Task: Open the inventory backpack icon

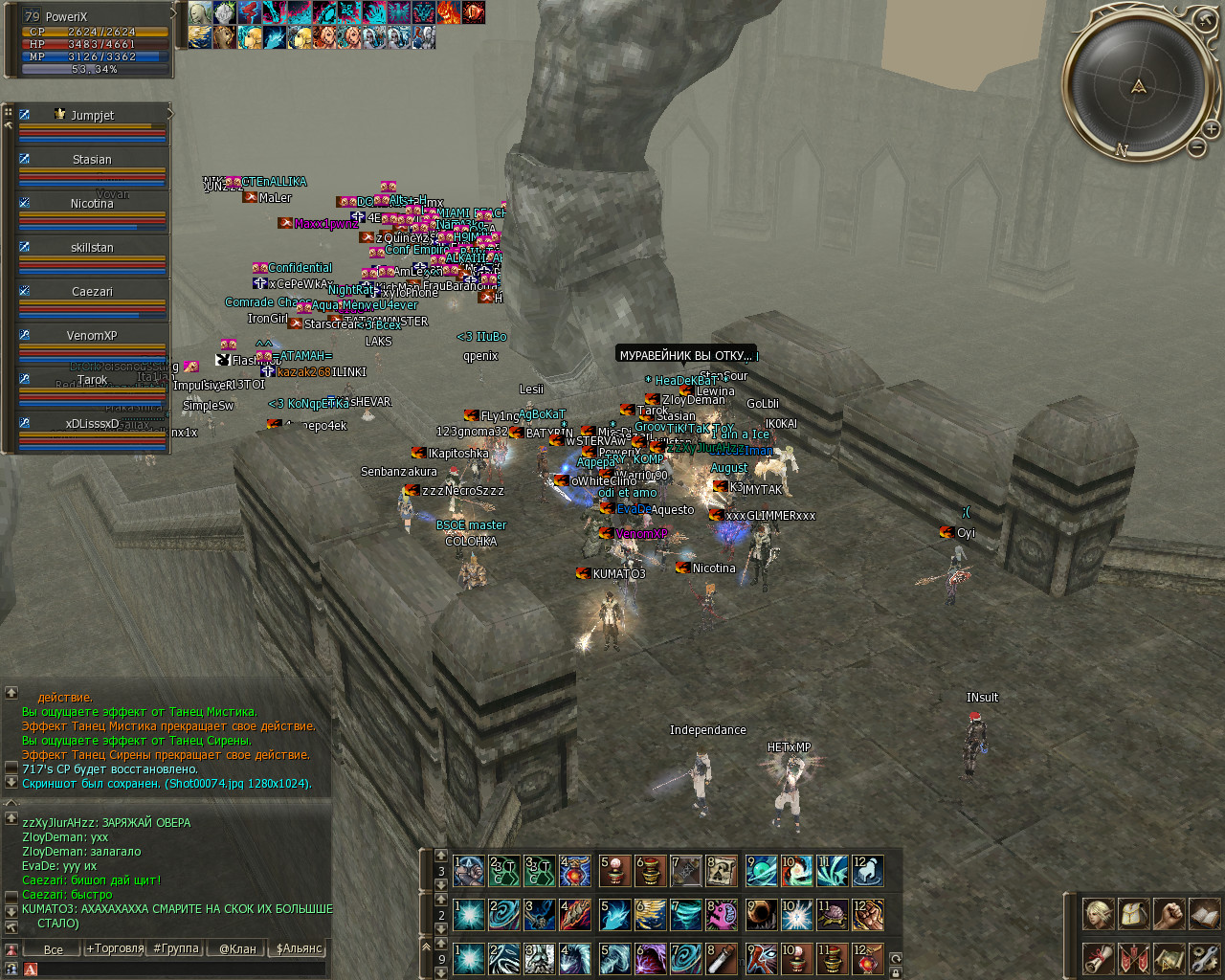Action: click(x=1133, y=914)
